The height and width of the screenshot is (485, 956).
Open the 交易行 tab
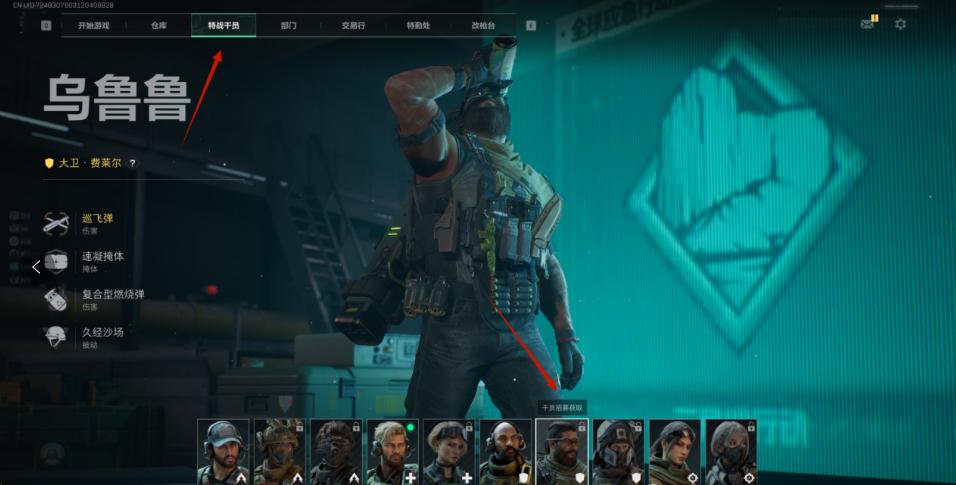352,25
